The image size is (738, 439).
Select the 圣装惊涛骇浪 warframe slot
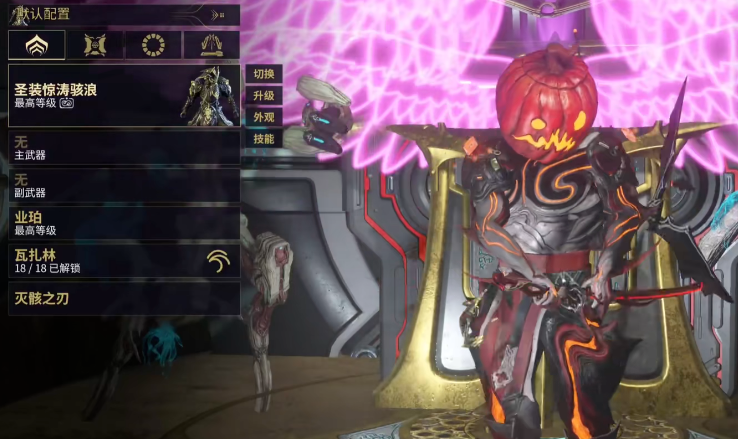tap(123, 96)
